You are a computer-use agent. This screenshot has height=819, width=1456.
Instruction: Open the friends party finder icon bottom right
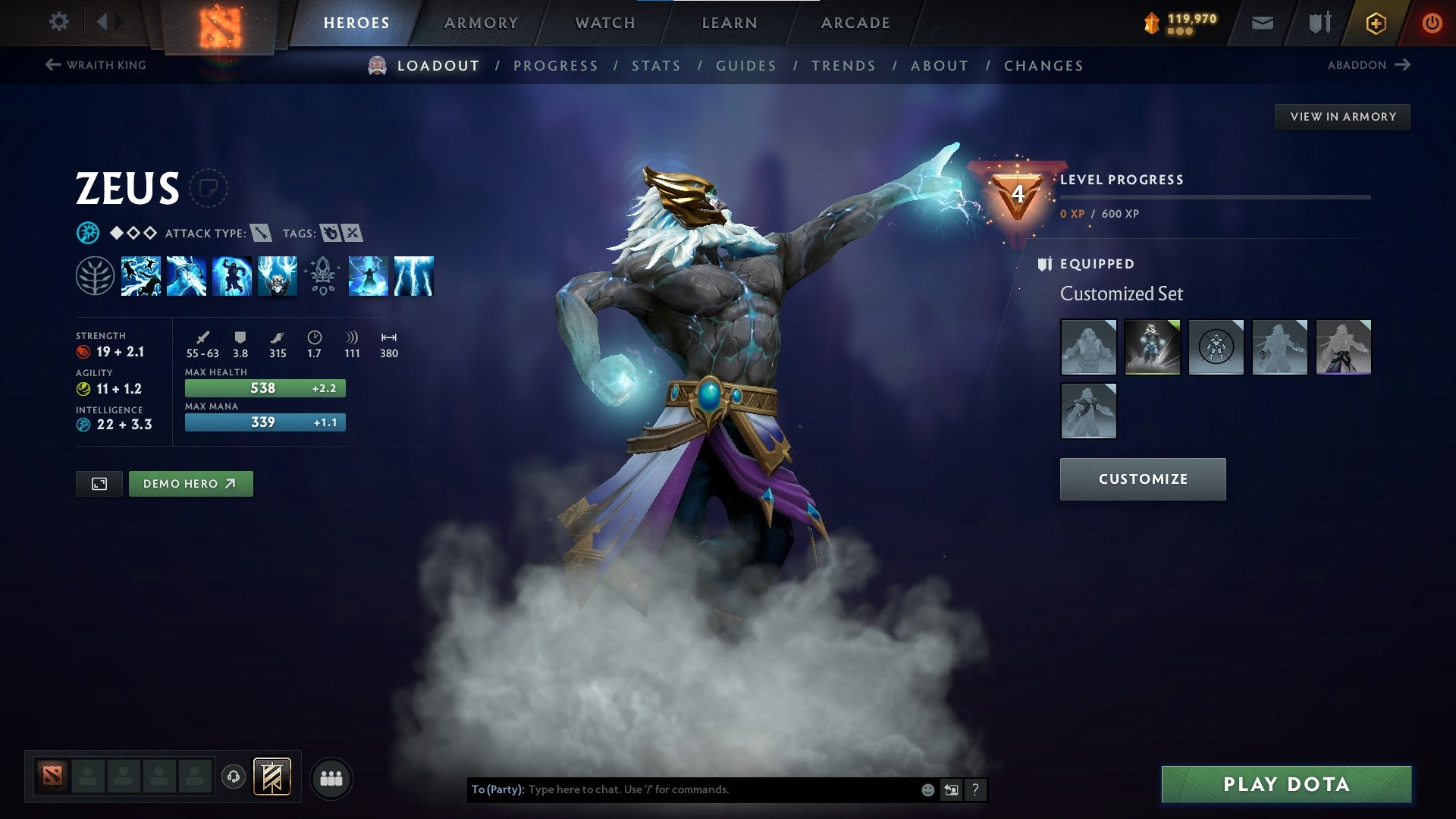tap(331, 777)
